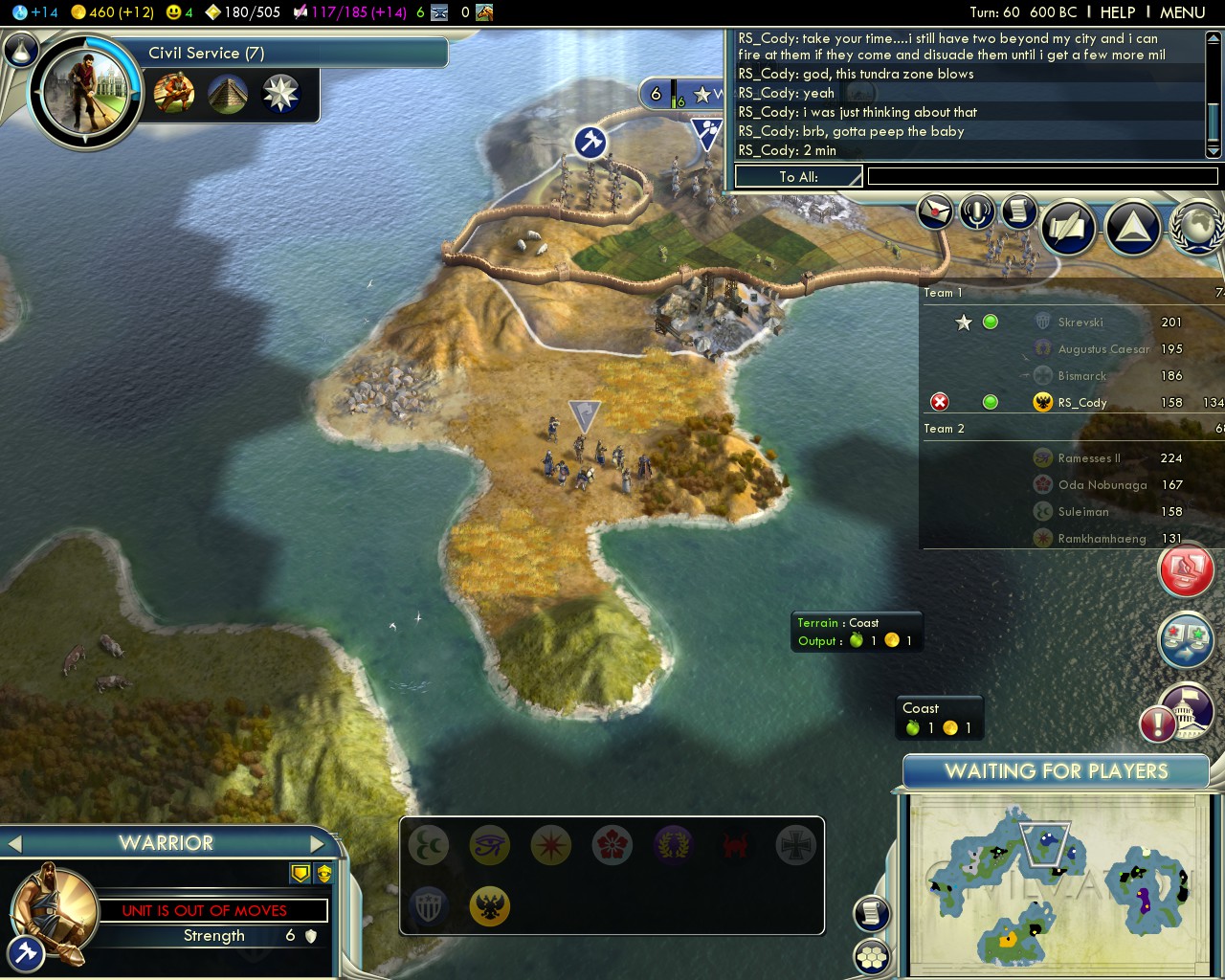Open the Civil Service research panel
The image size is (1225, 980).
pos(206,54)
